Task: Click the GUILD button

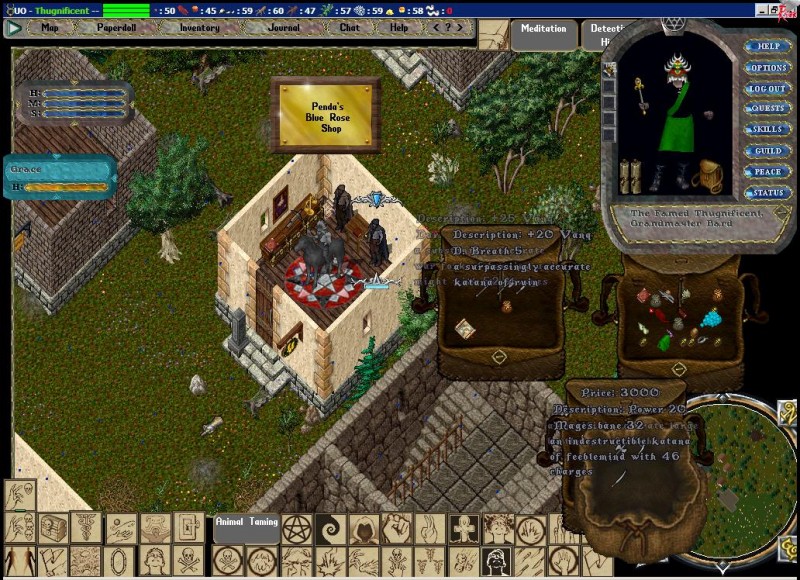Action: point(767,150)
